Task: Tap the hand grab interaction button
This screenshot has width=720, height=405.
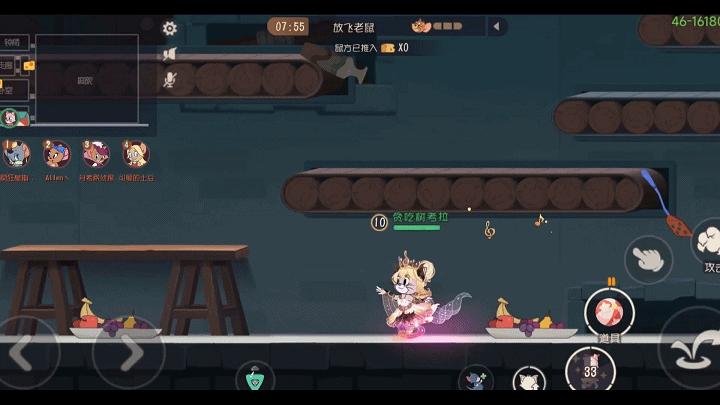Action: (648, 259)
